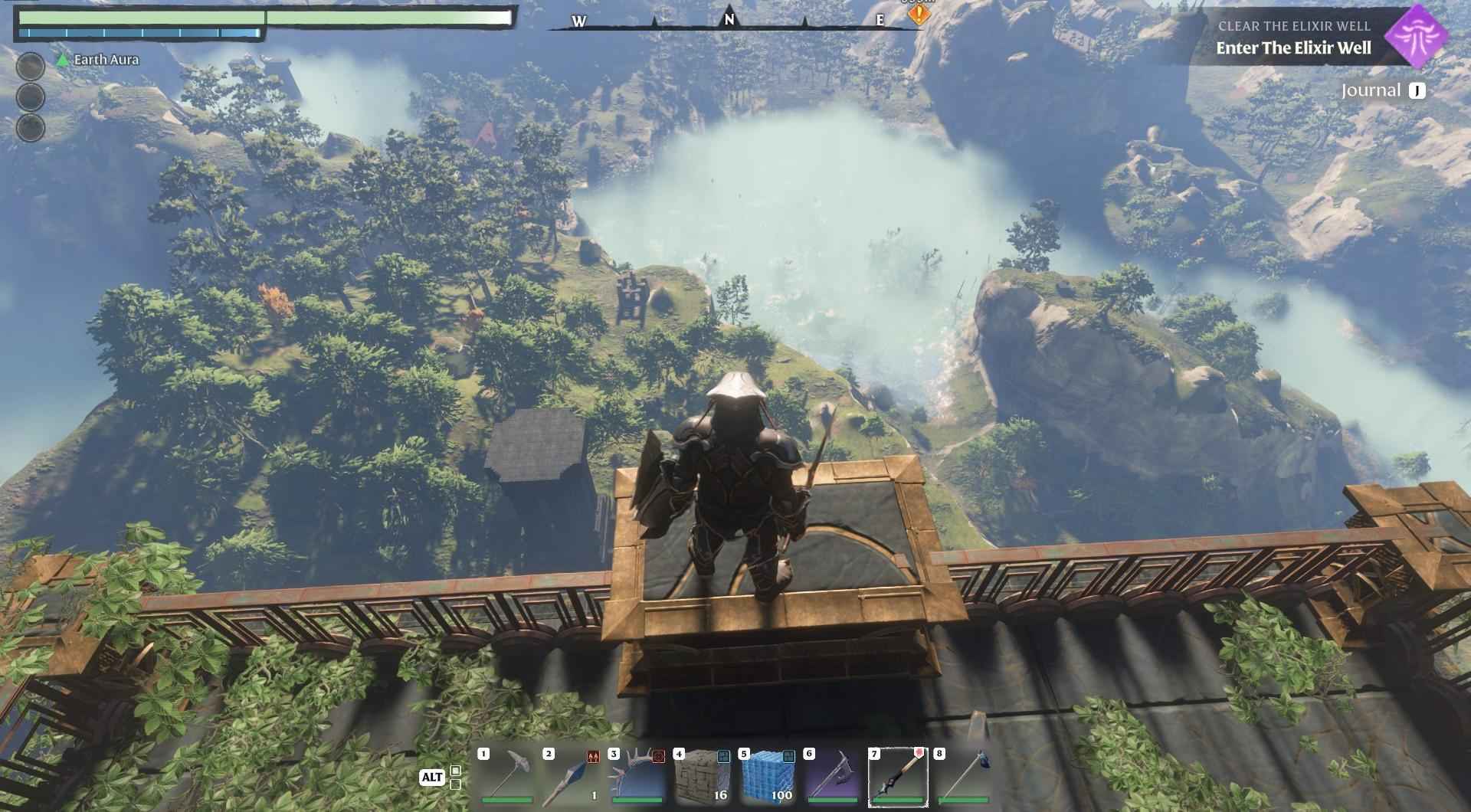Open the Journal
This screenshot has width=1471, height=812.
coord(1383,91)
